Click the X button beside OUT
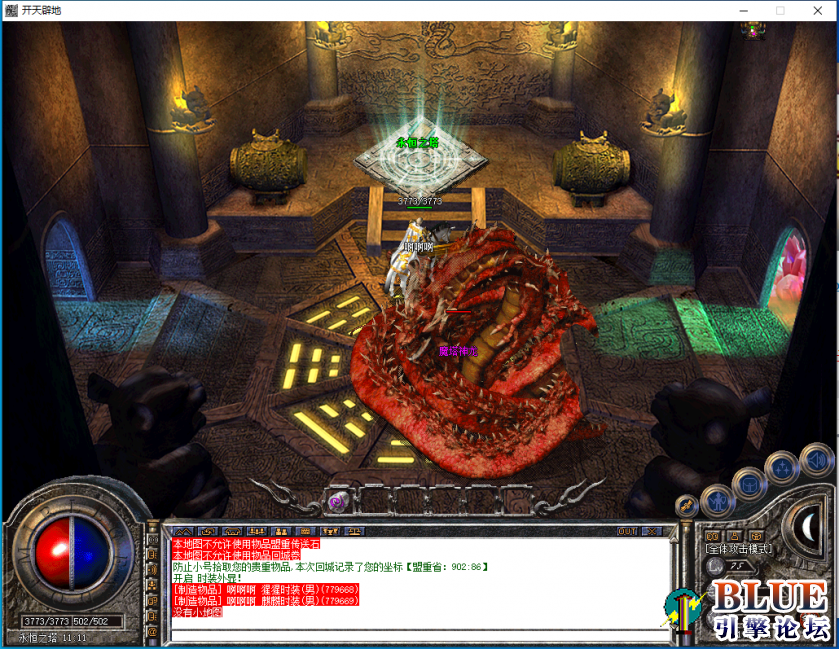This screenshot has height=649, width=839. 652,531
